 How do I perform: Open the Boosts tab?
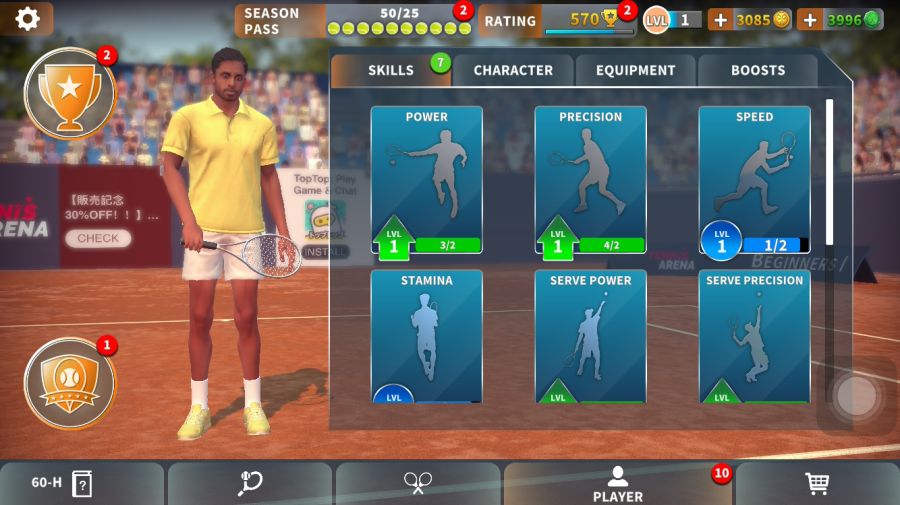click(x=757, y=71)
